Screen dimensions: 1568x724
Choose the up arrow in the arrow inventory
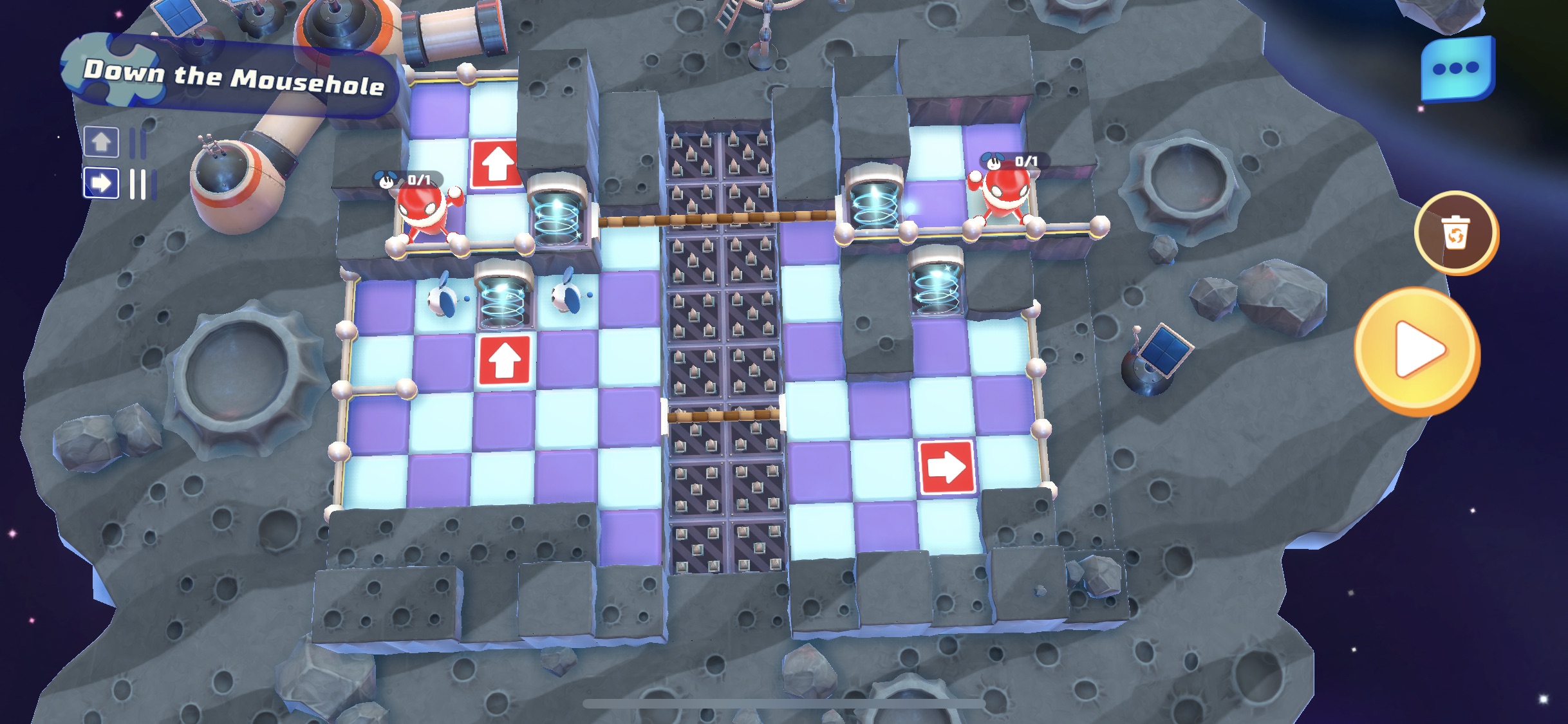point(101,142)
